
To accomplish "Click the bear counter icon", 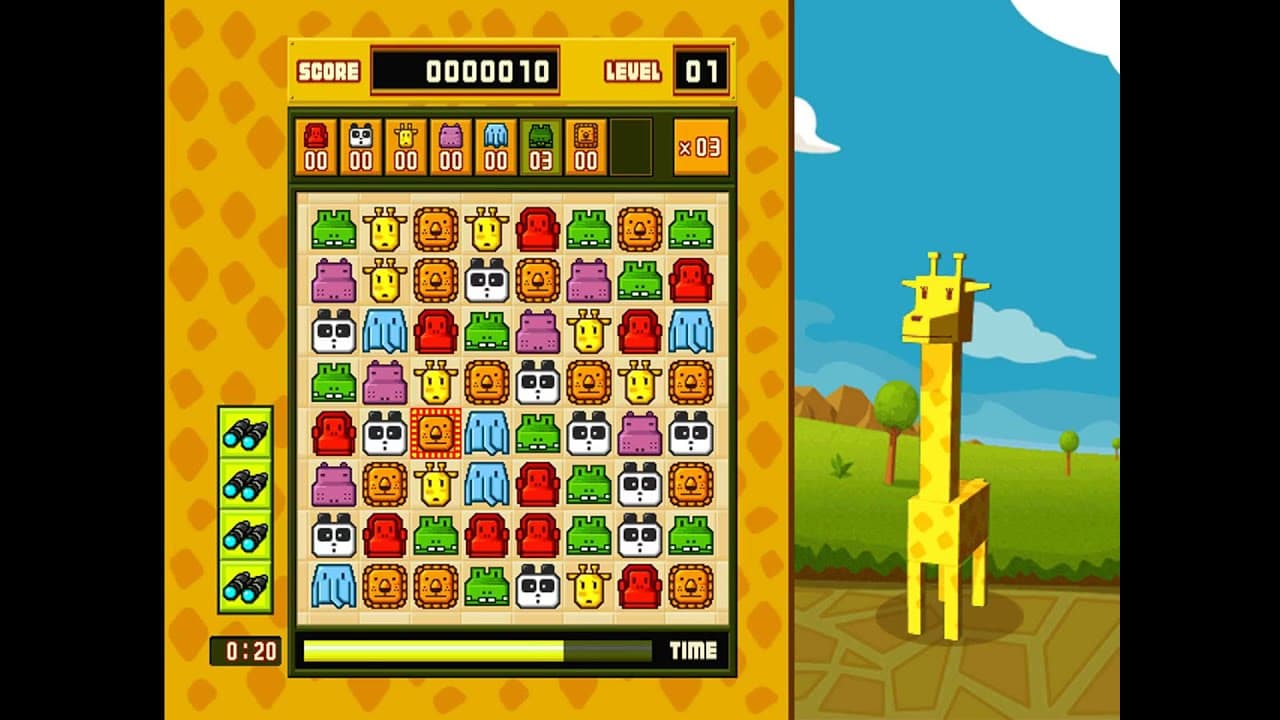I will coord(585,145).
